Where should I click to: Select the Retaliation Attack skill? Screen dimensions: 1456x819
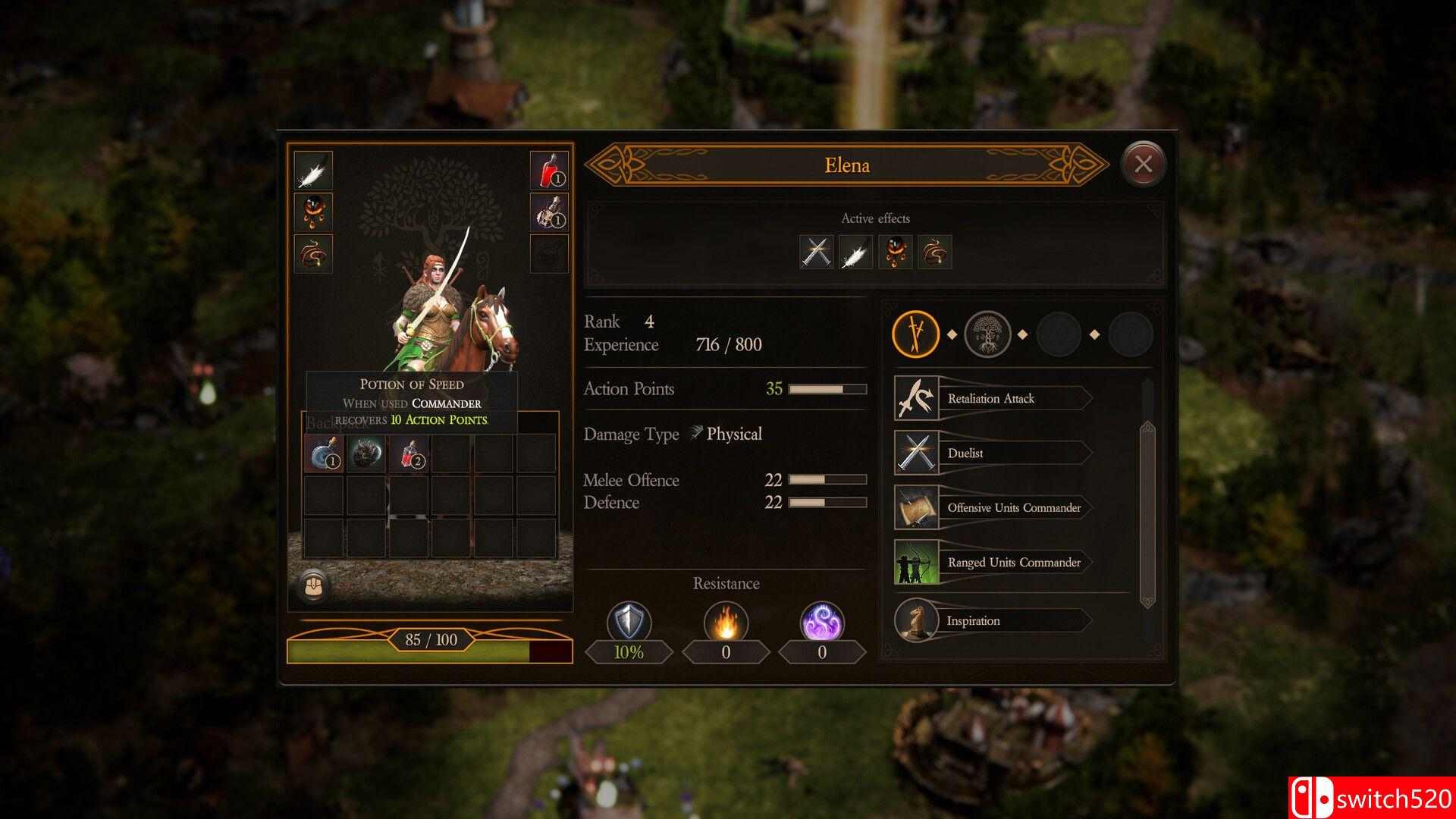[x=990, y=399]
